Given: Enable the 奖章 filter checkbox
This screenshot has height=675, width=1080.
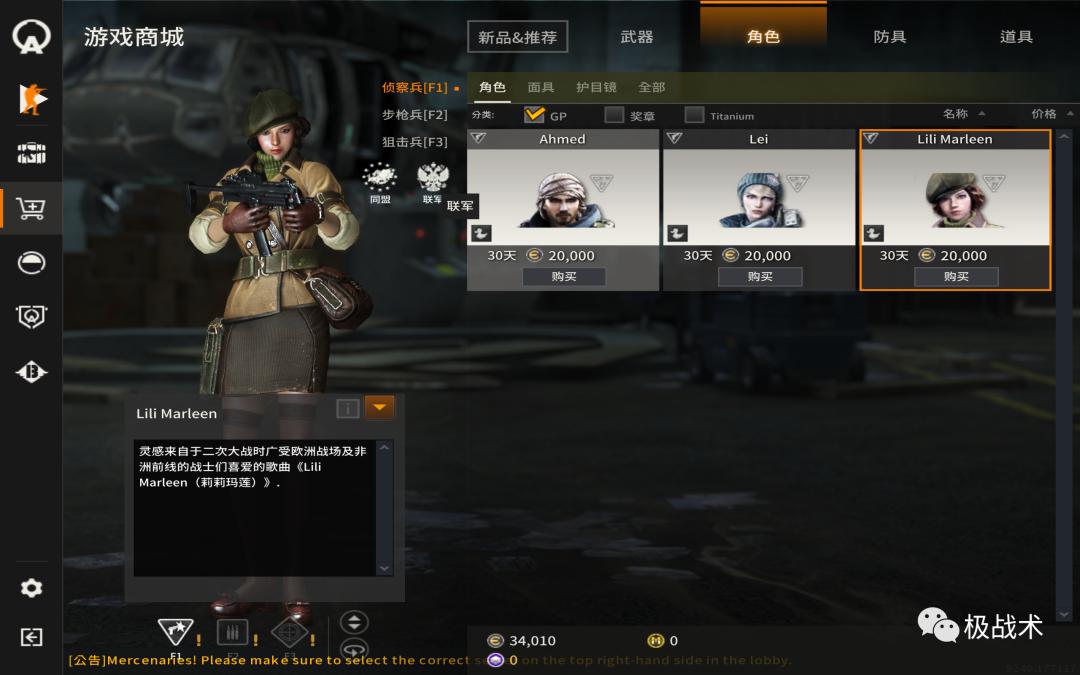Looking at the screenshot, I should coord(614,115).
